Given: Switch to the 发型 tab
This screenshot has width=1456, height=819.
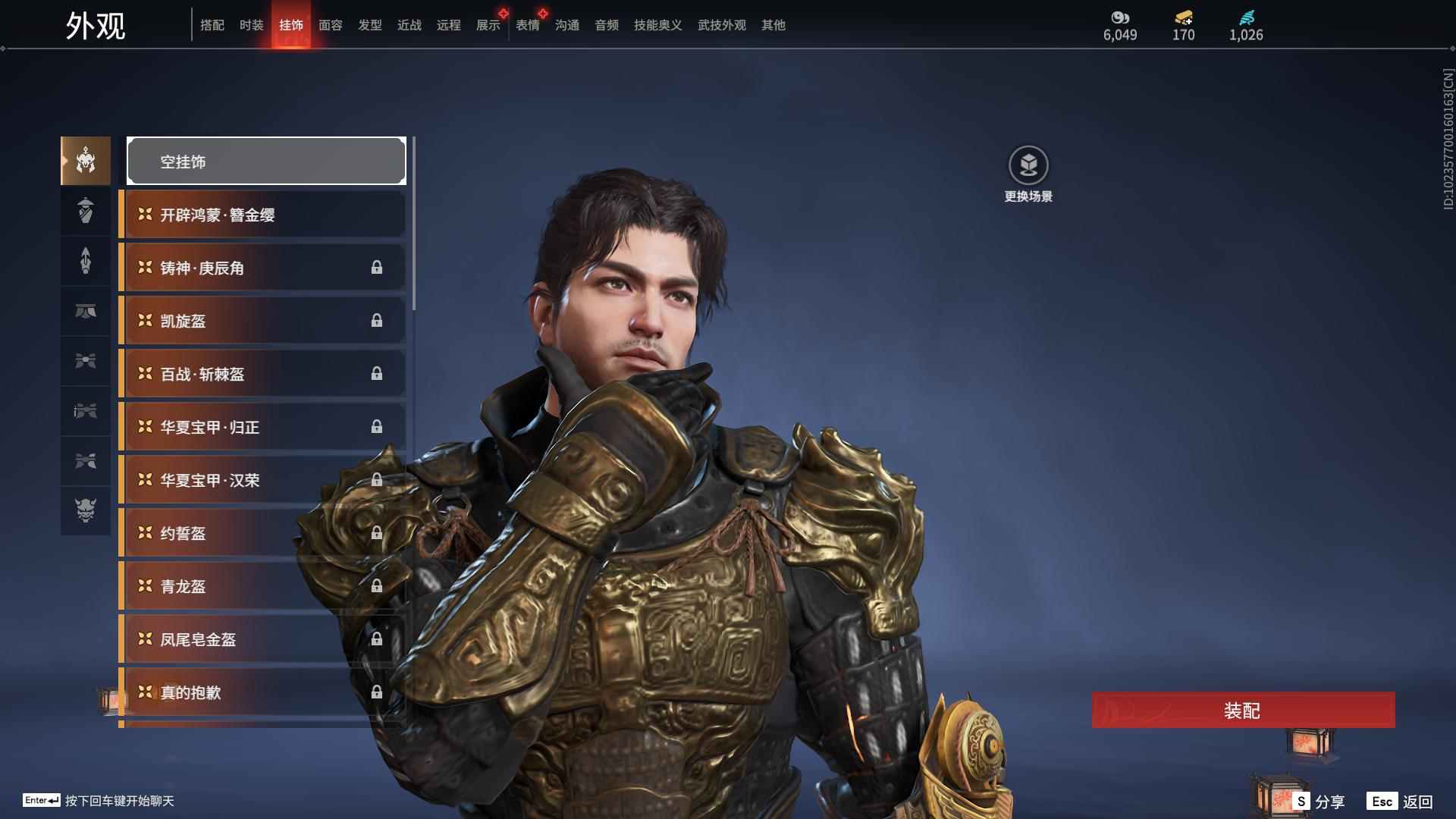Looking at the screenshot, I should (x=369, y=25).
